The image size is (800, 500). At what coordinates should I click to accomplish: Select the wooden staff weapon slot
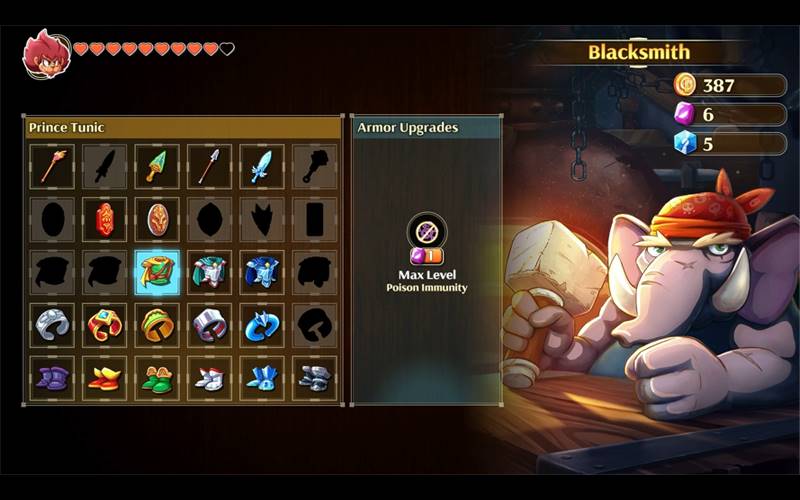tap(53, 166)
